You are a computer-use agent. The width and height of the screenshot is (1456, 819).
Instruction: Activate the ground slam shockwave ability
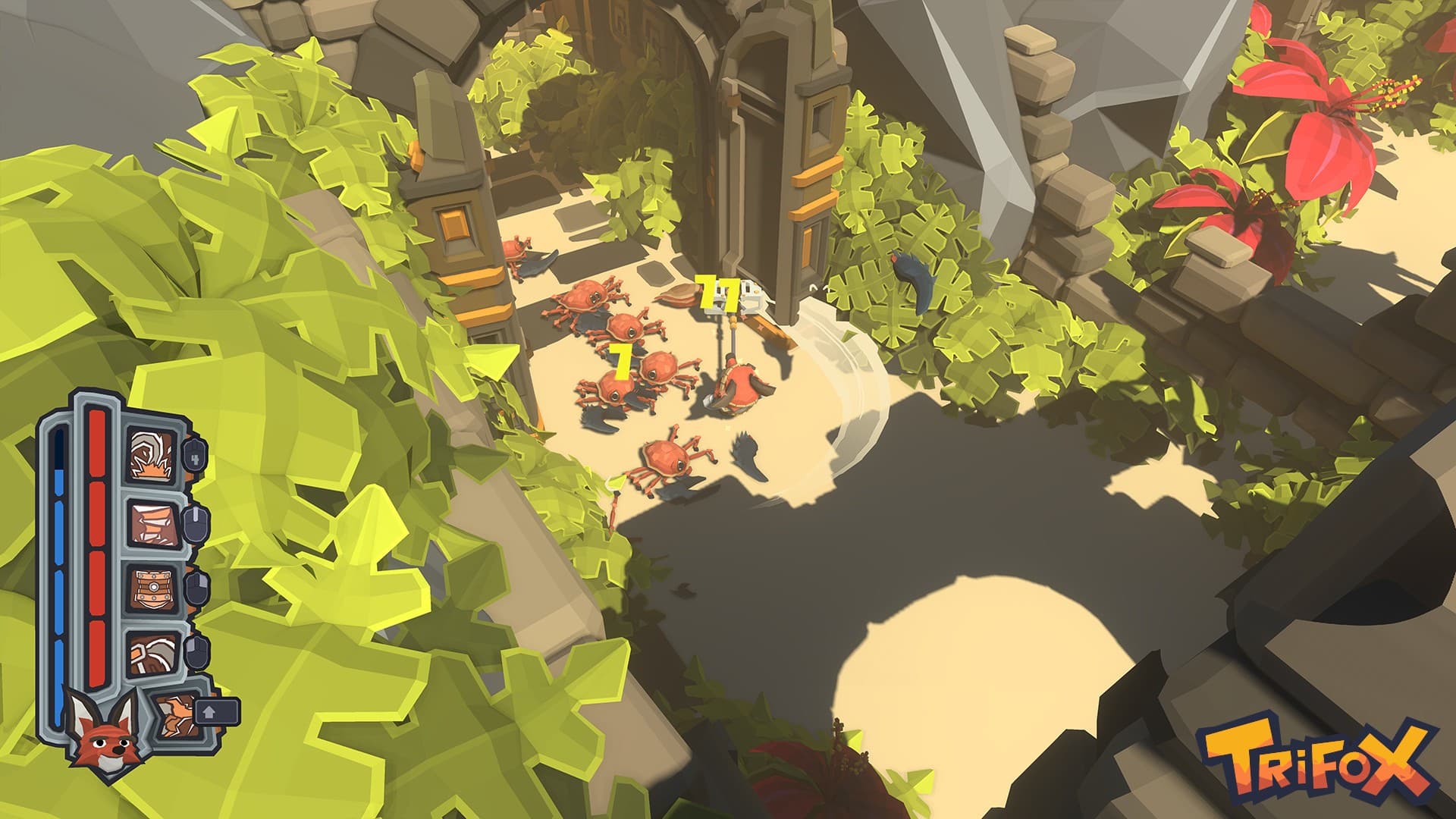(152, 455)
